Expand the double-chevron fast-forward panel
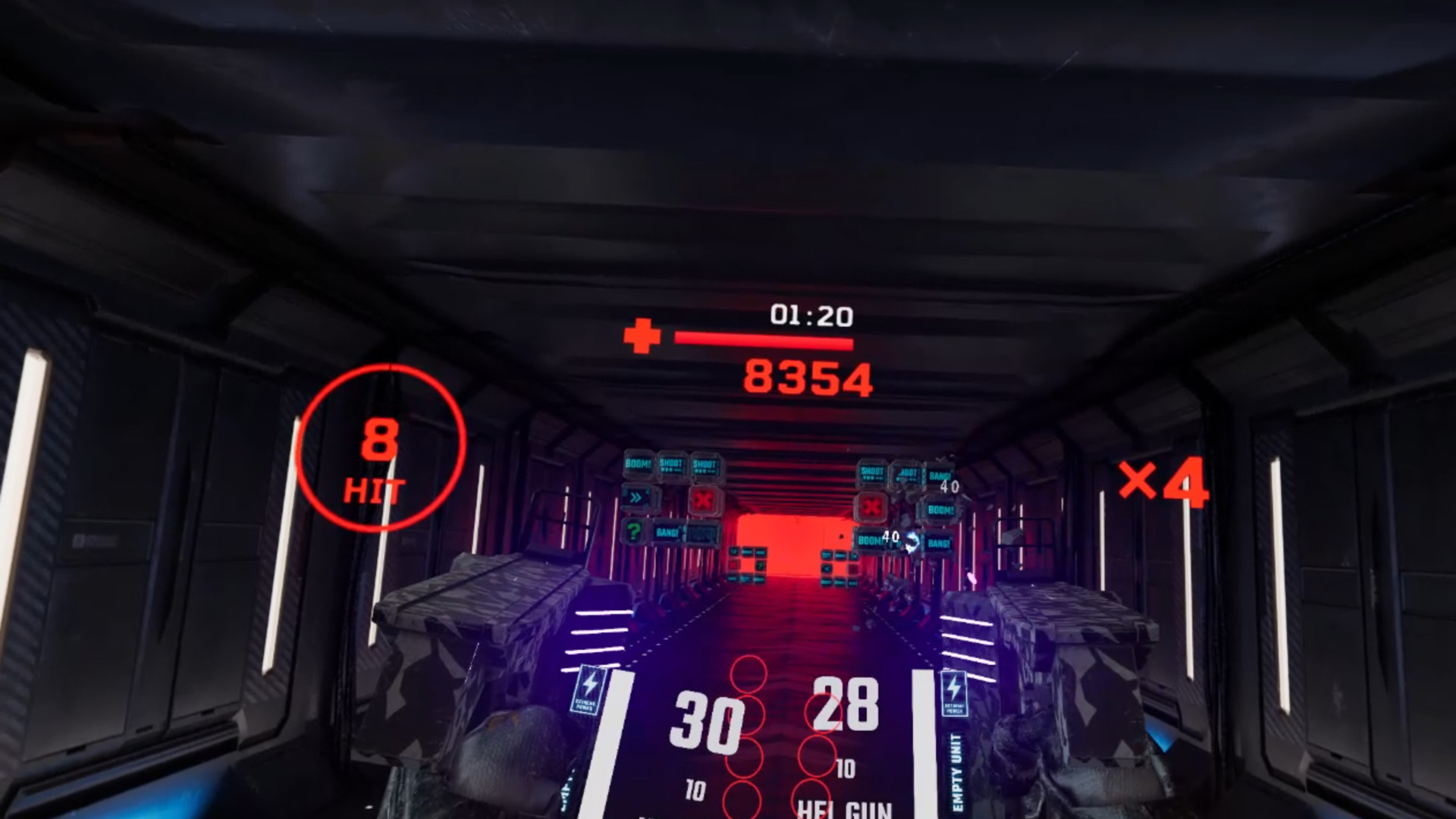Image resolution: width=1456 pixels, height=819 pixels. click(636, 497)
